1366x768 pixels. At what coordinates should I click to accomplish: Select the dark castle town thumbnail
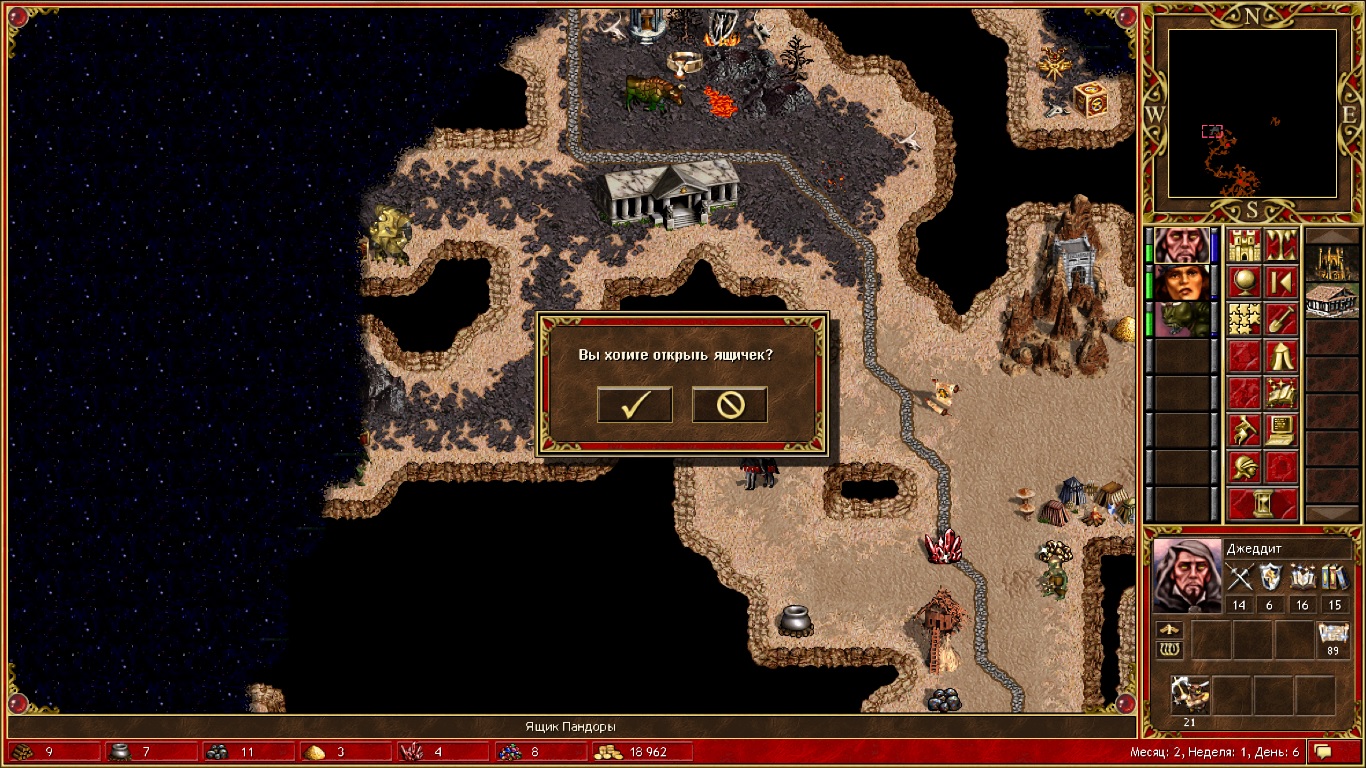1332,262
